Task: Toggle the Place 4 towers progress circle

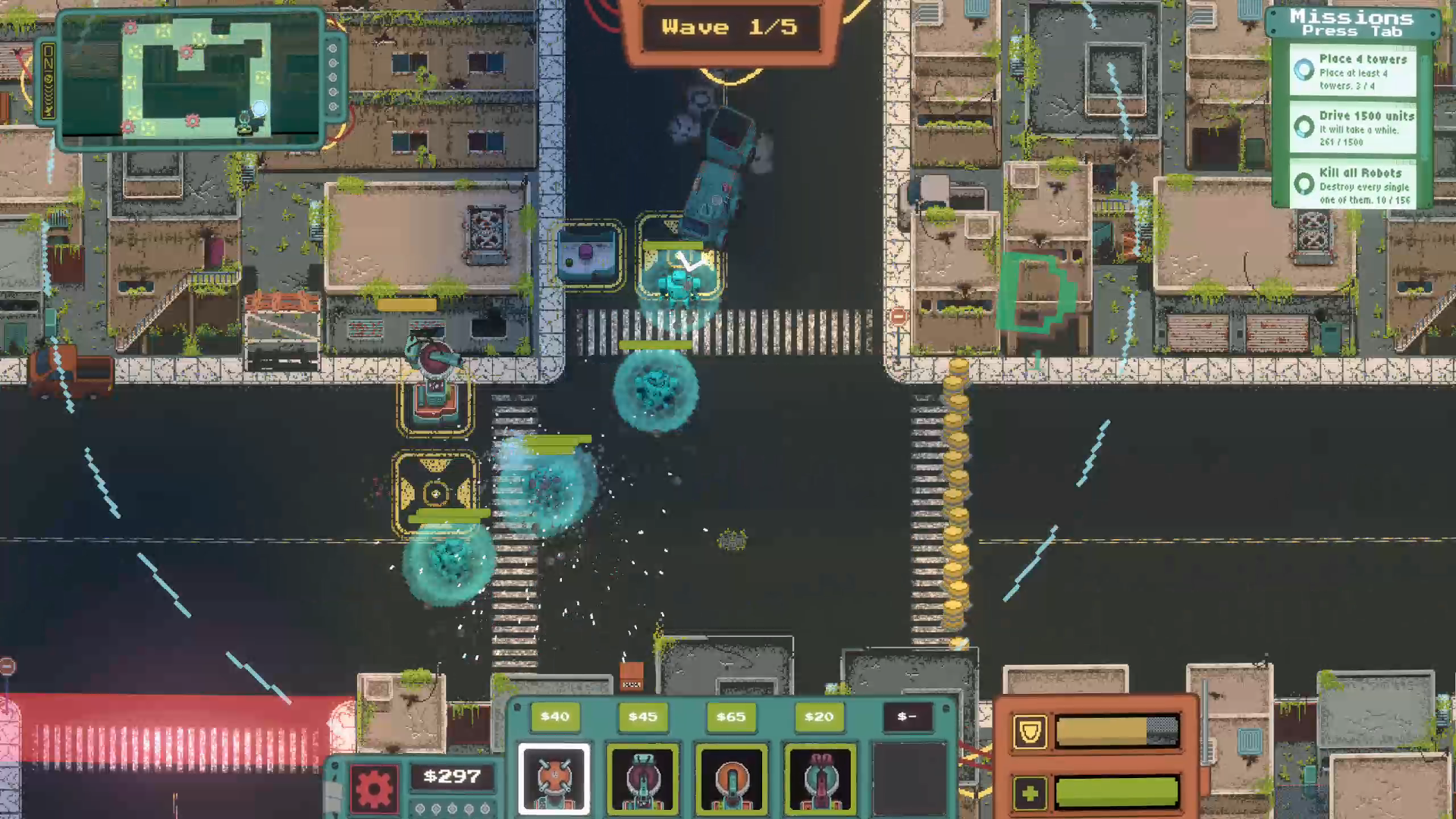Action: (1304, 71)
